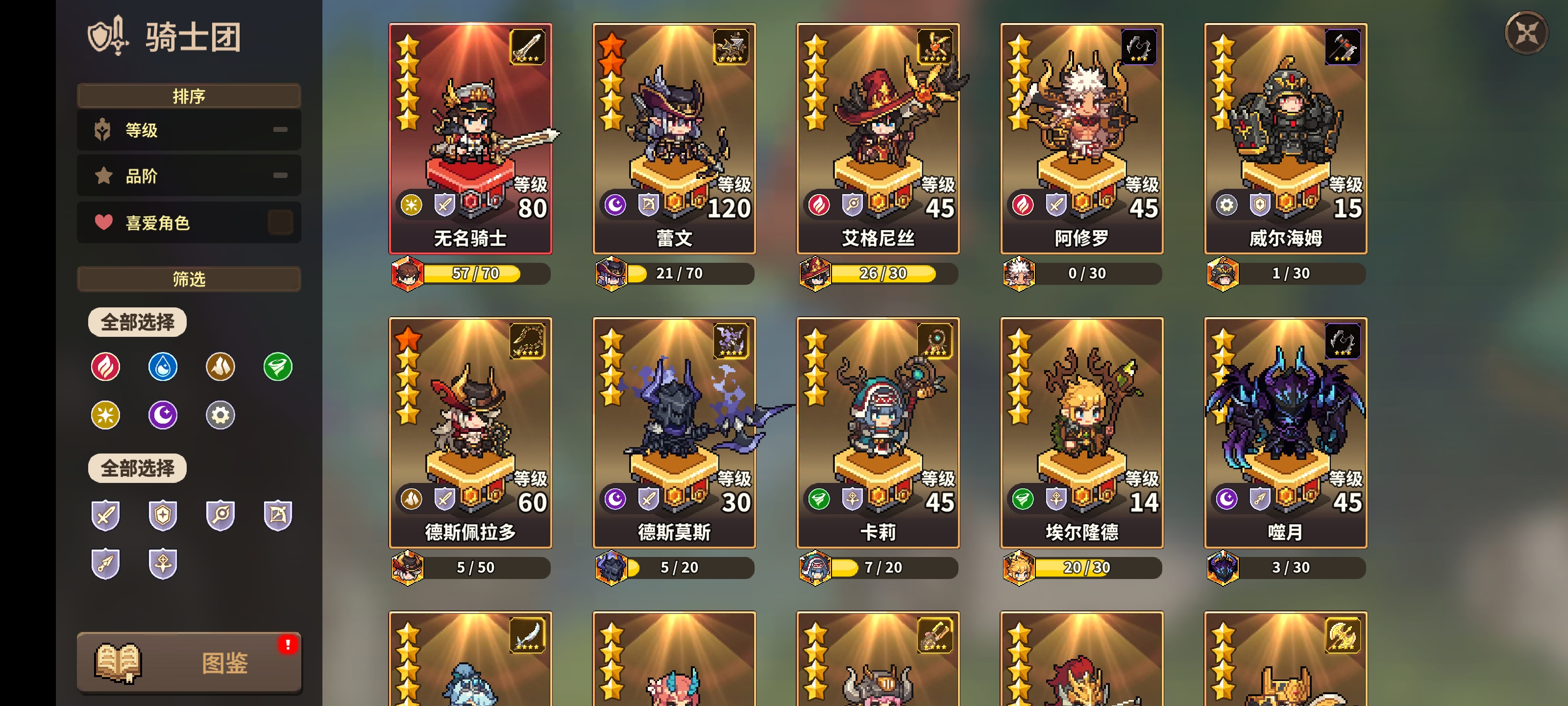Select the sword warrior class filter
The image size is (1568, 706).
106,515
